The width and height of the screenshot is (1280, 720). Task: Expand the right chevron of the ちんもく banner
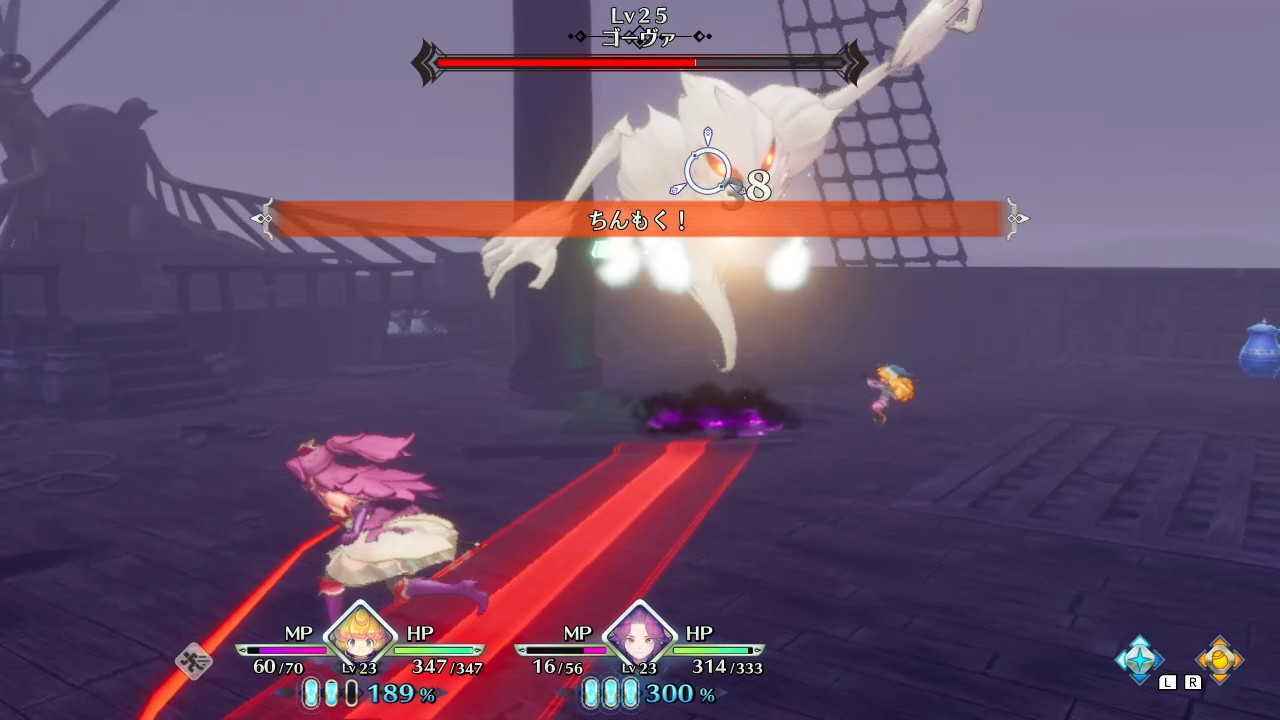click(x=1019, y=217)
